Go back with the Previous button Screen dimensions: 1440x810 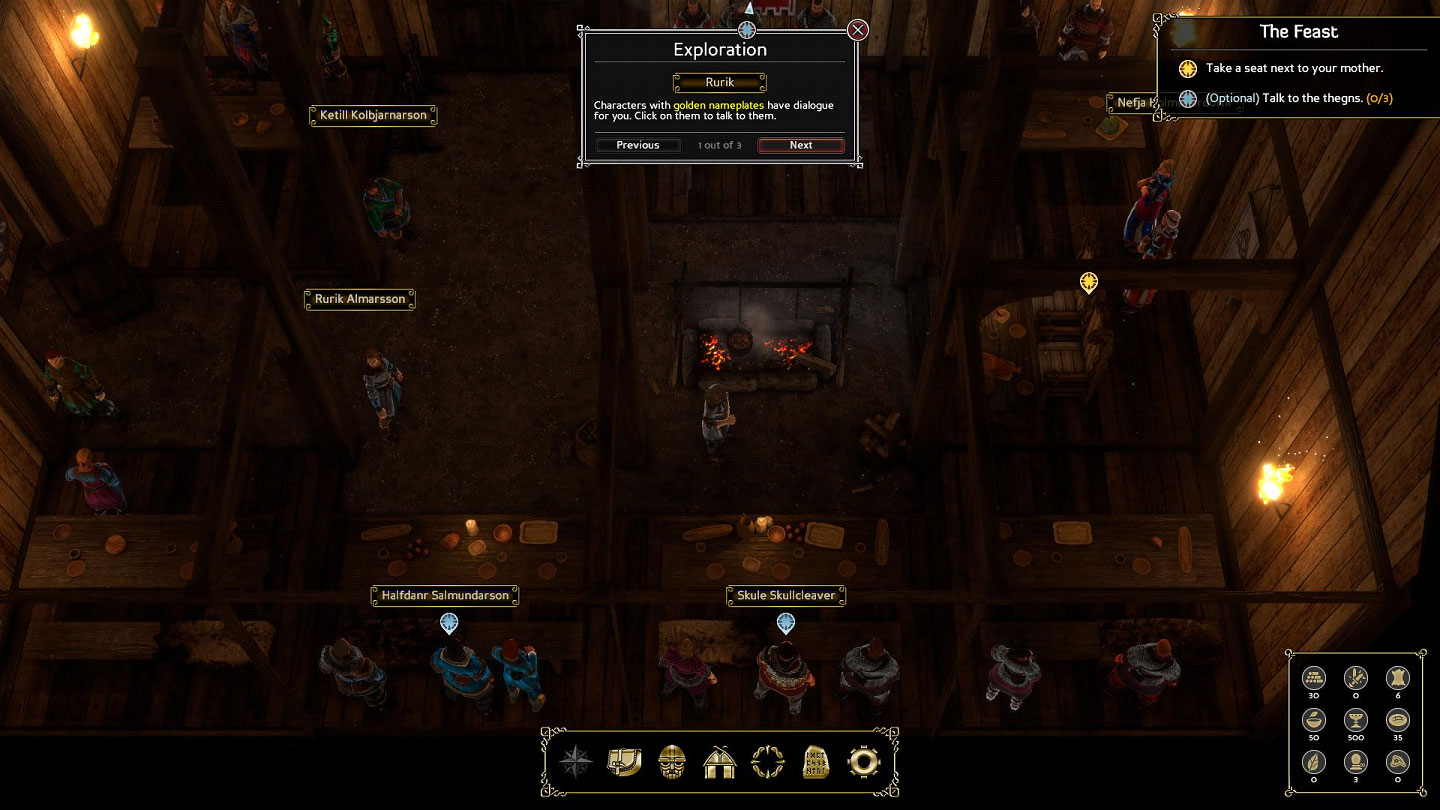pos(638,145)
